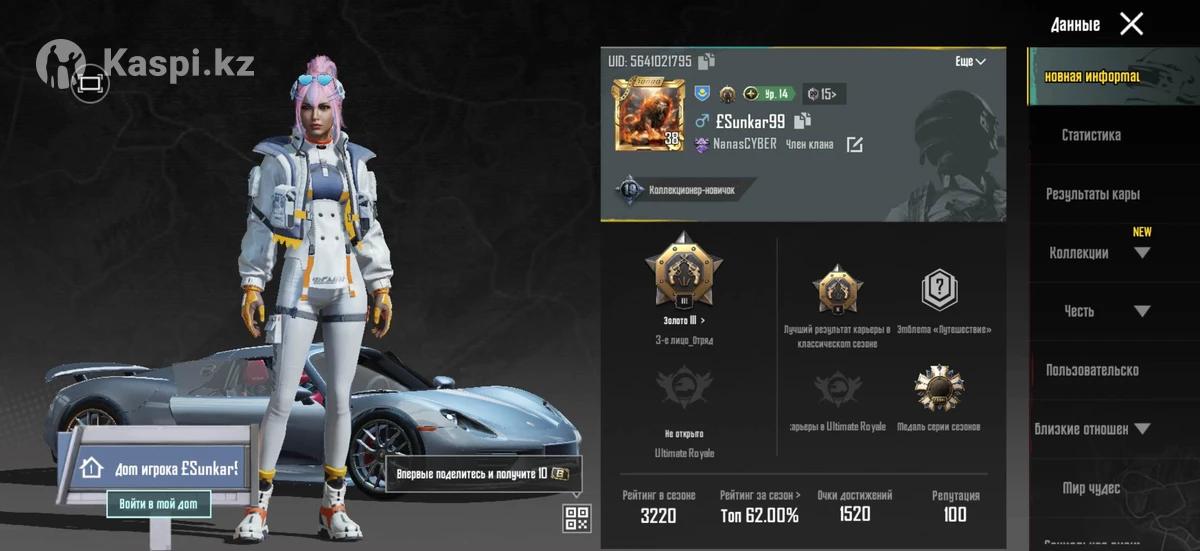Copy the player UID
1200x551 pixels.
point(707,61)
